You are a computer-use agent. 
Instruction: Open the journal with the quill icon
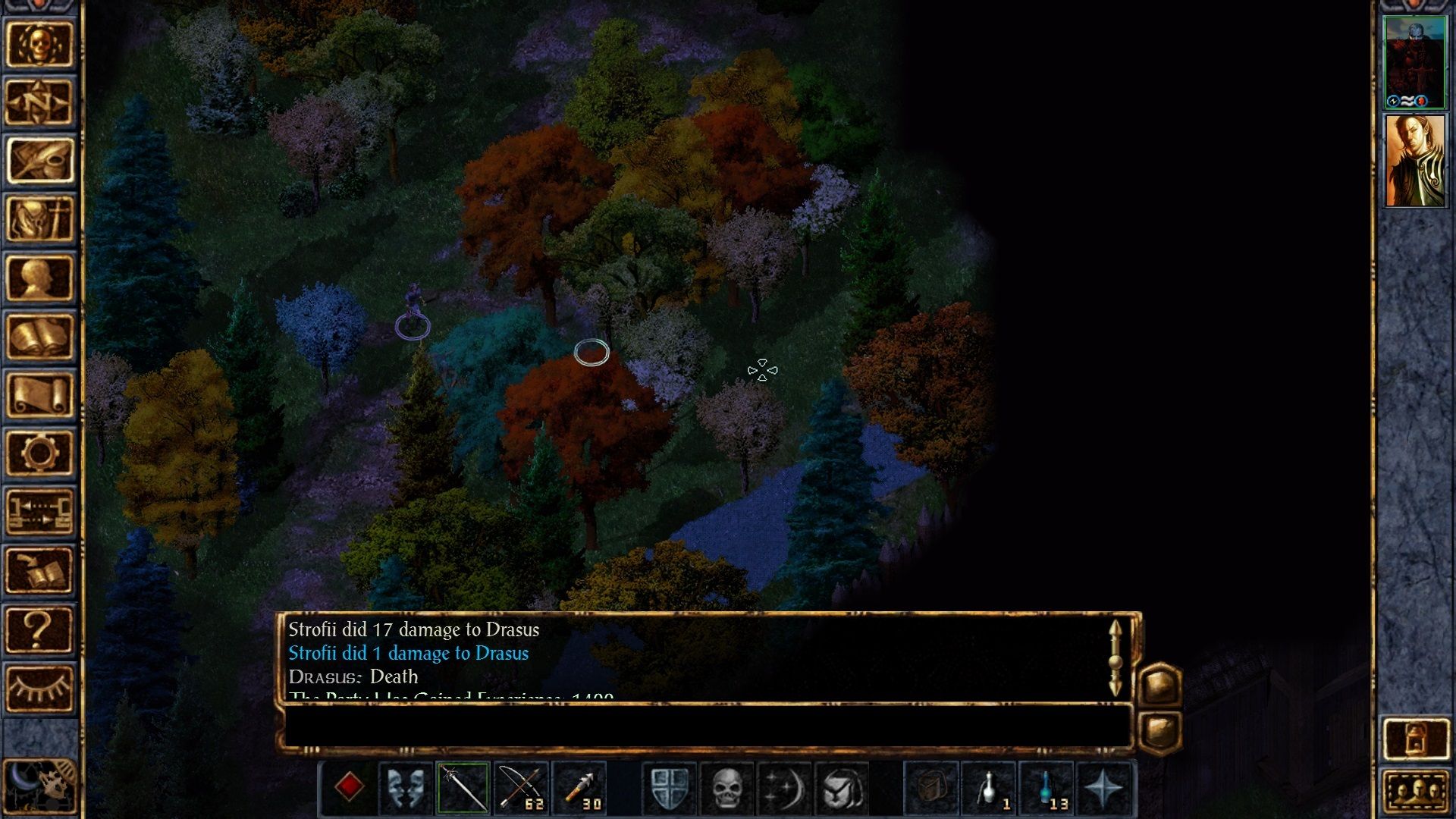coord(39,161)
